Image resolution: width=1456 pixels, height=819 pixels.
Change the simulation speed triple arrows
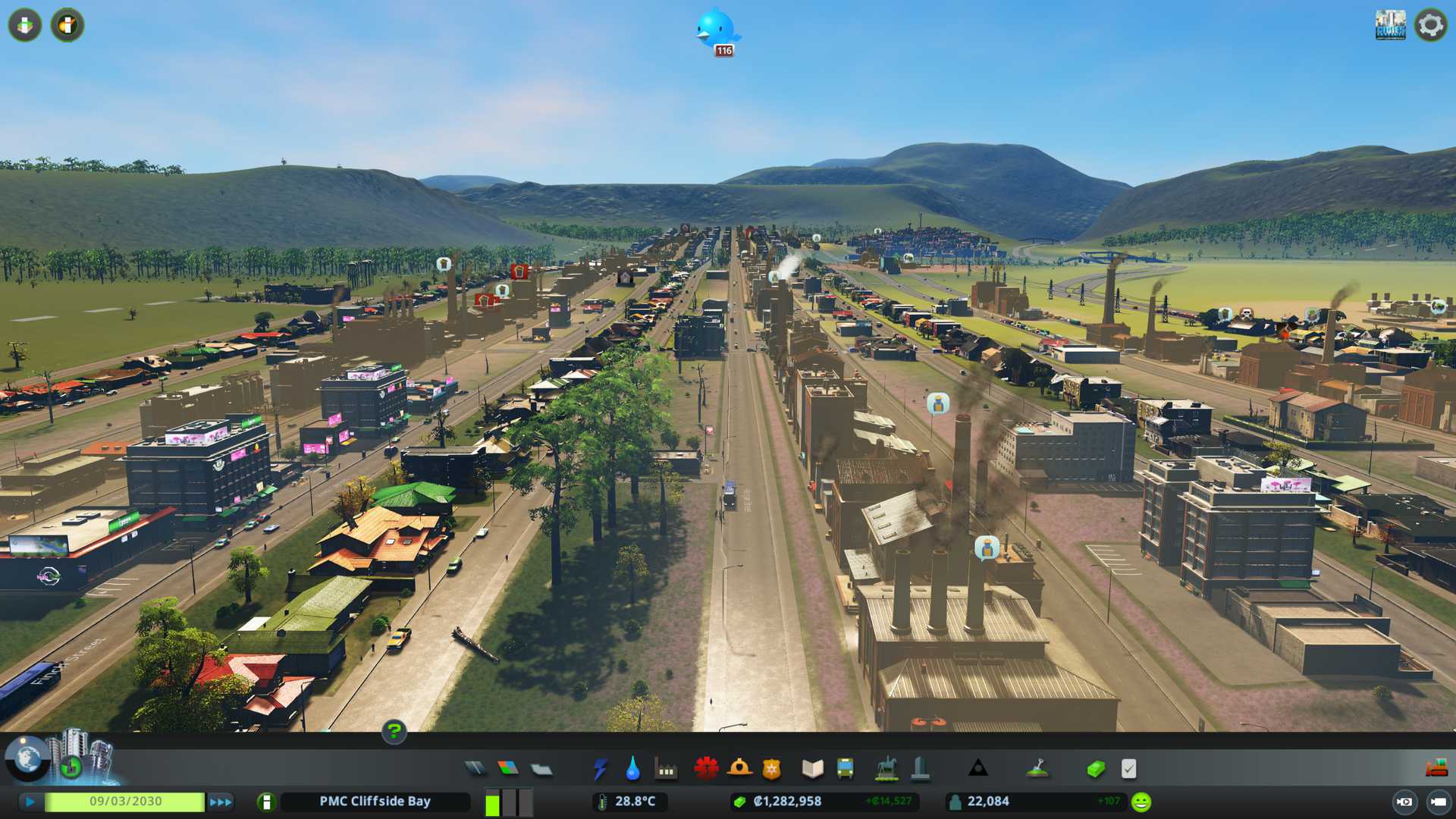pos(221,802)
